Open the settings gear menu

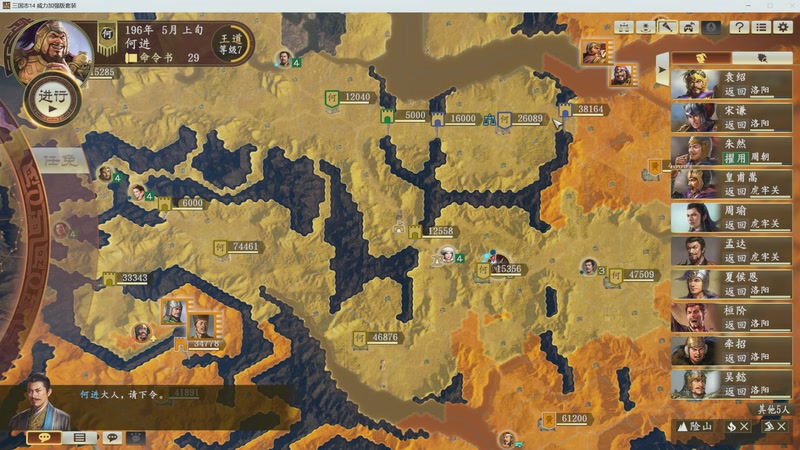(783, 27)
